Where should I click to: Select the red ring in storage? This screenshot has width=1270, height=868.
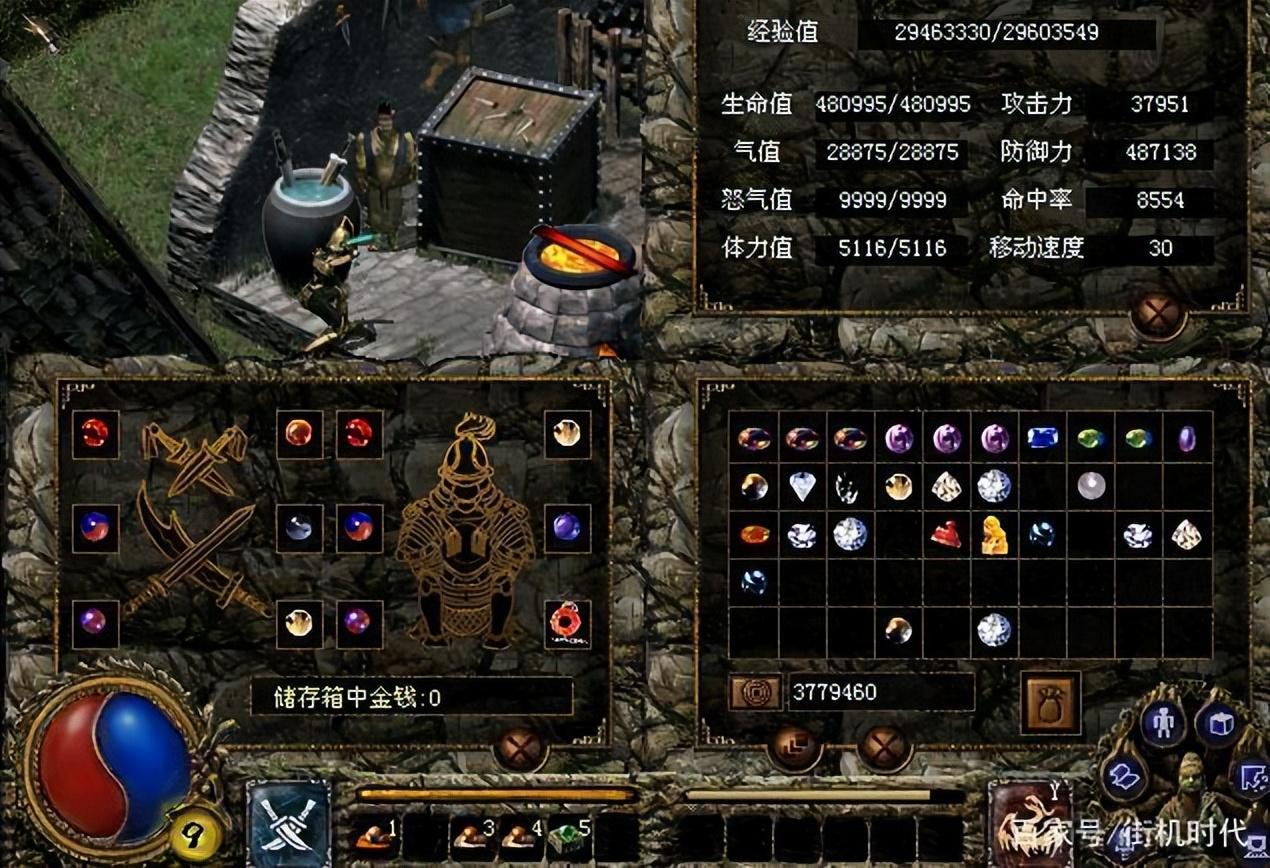pos(567,624)
